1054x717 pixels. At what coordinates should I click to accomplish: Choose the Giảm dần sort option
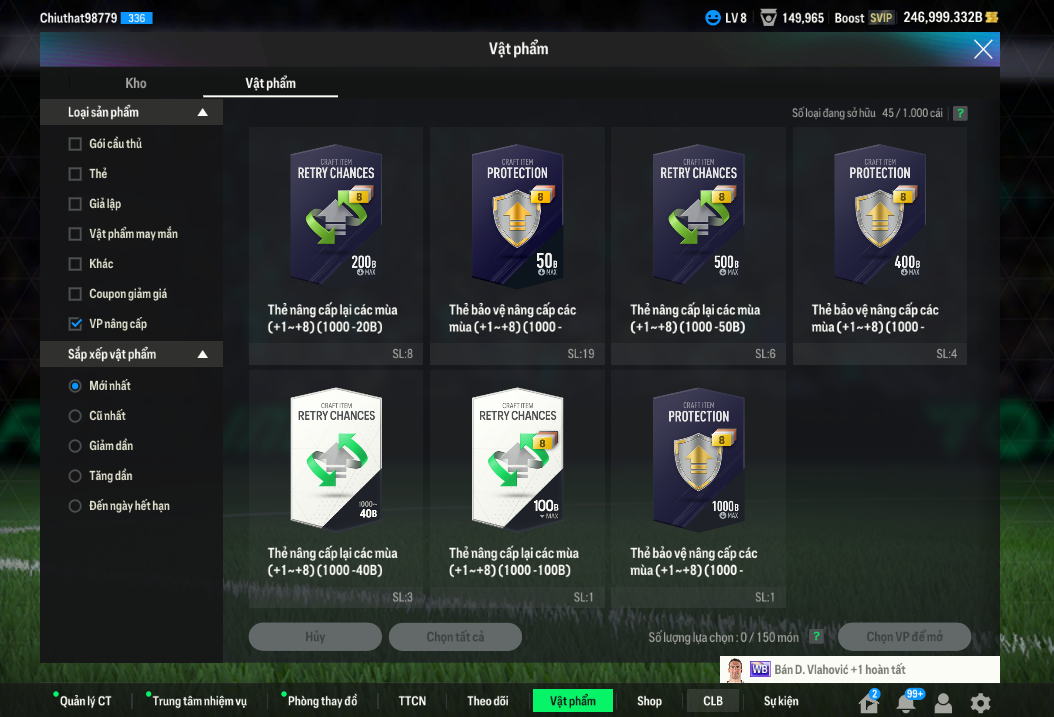tap(75, 446)
